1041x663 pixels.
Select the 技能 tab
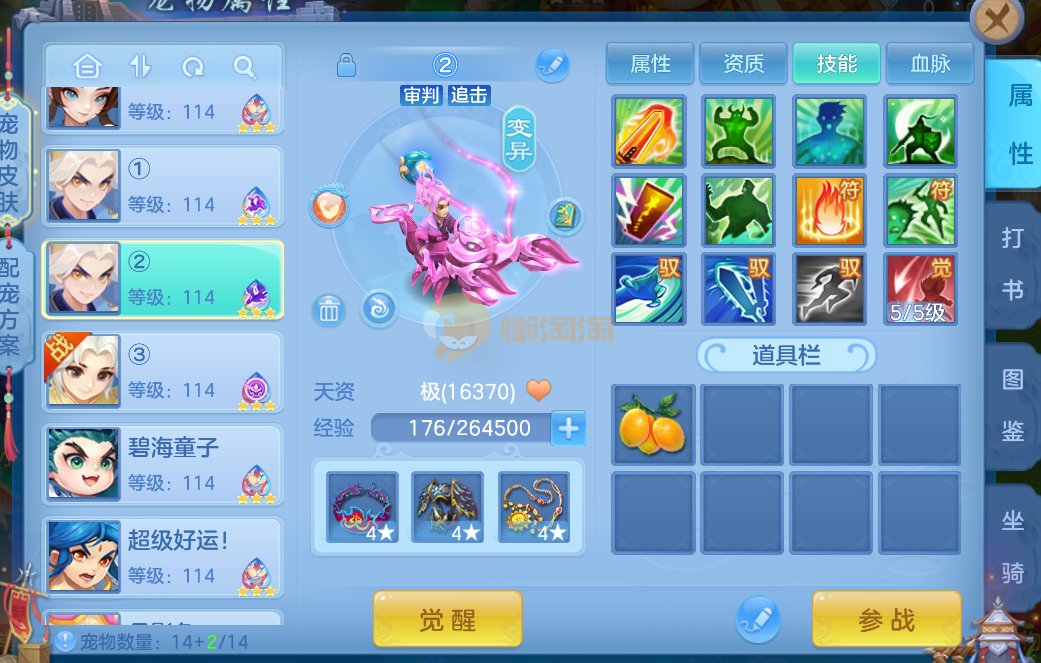click(837, 64)
